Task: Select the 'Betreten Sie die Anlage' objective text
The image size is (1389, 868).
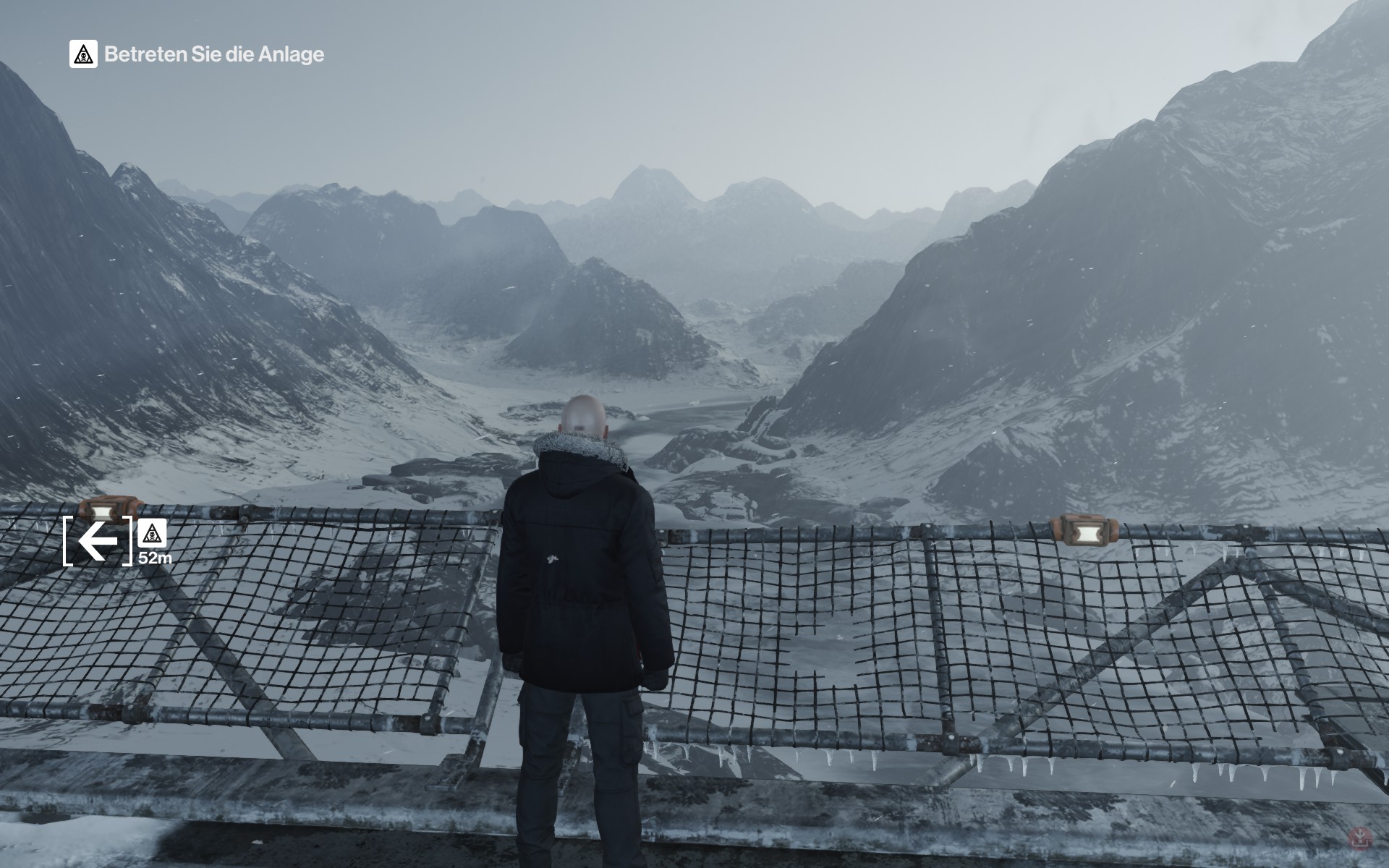Action: (x=214, y=55)
